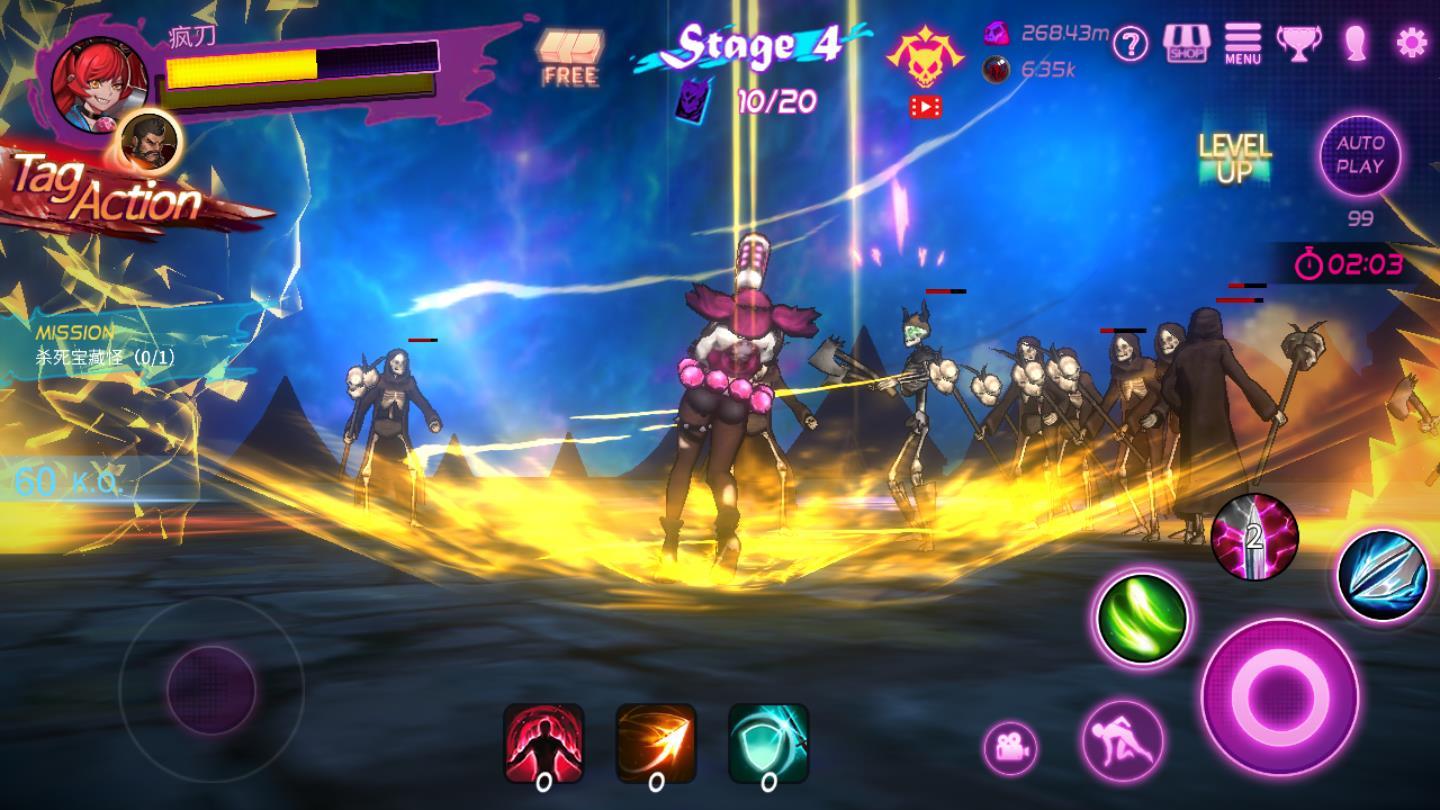Viewport: 1440px width, 810px height.
Task: Use the red rage aura buff
Action: [543, 745]
